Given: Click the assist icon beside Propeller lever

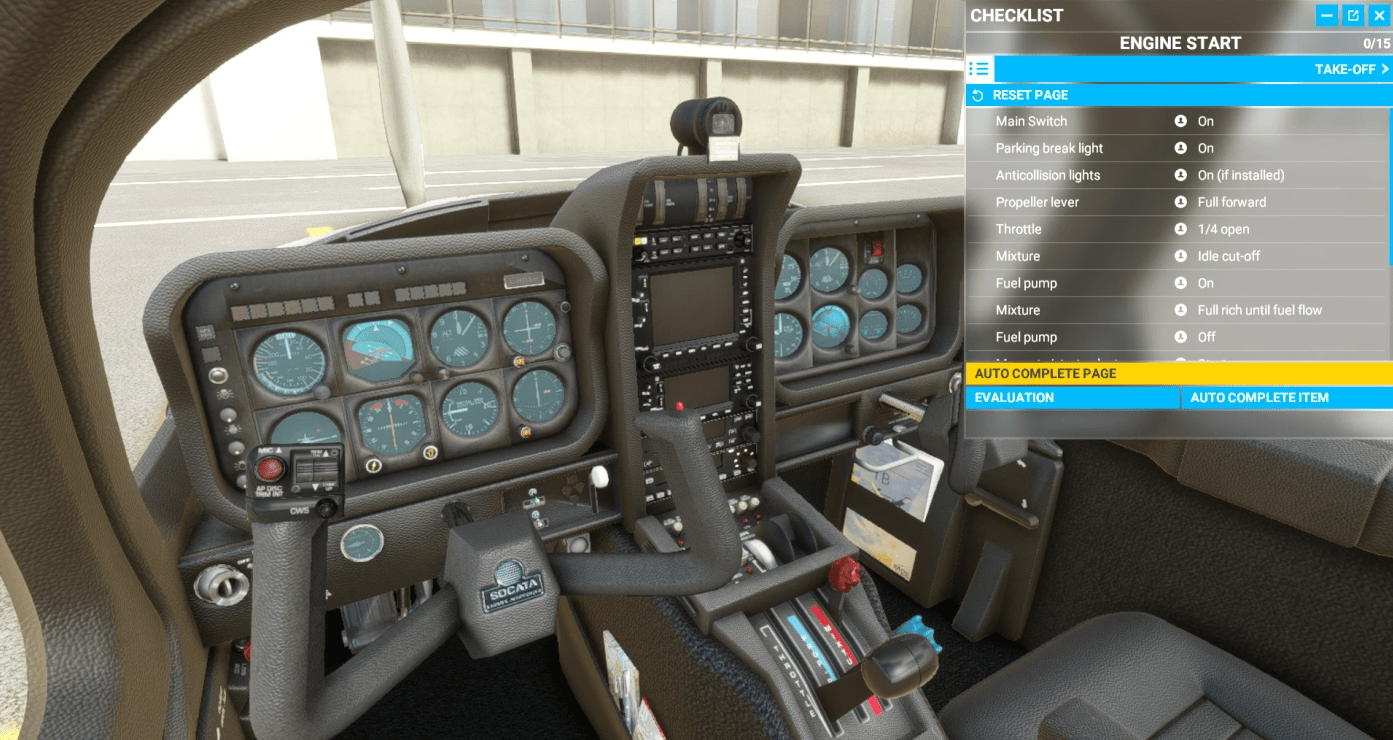Looking at the screenshot, I should 1181,202.
